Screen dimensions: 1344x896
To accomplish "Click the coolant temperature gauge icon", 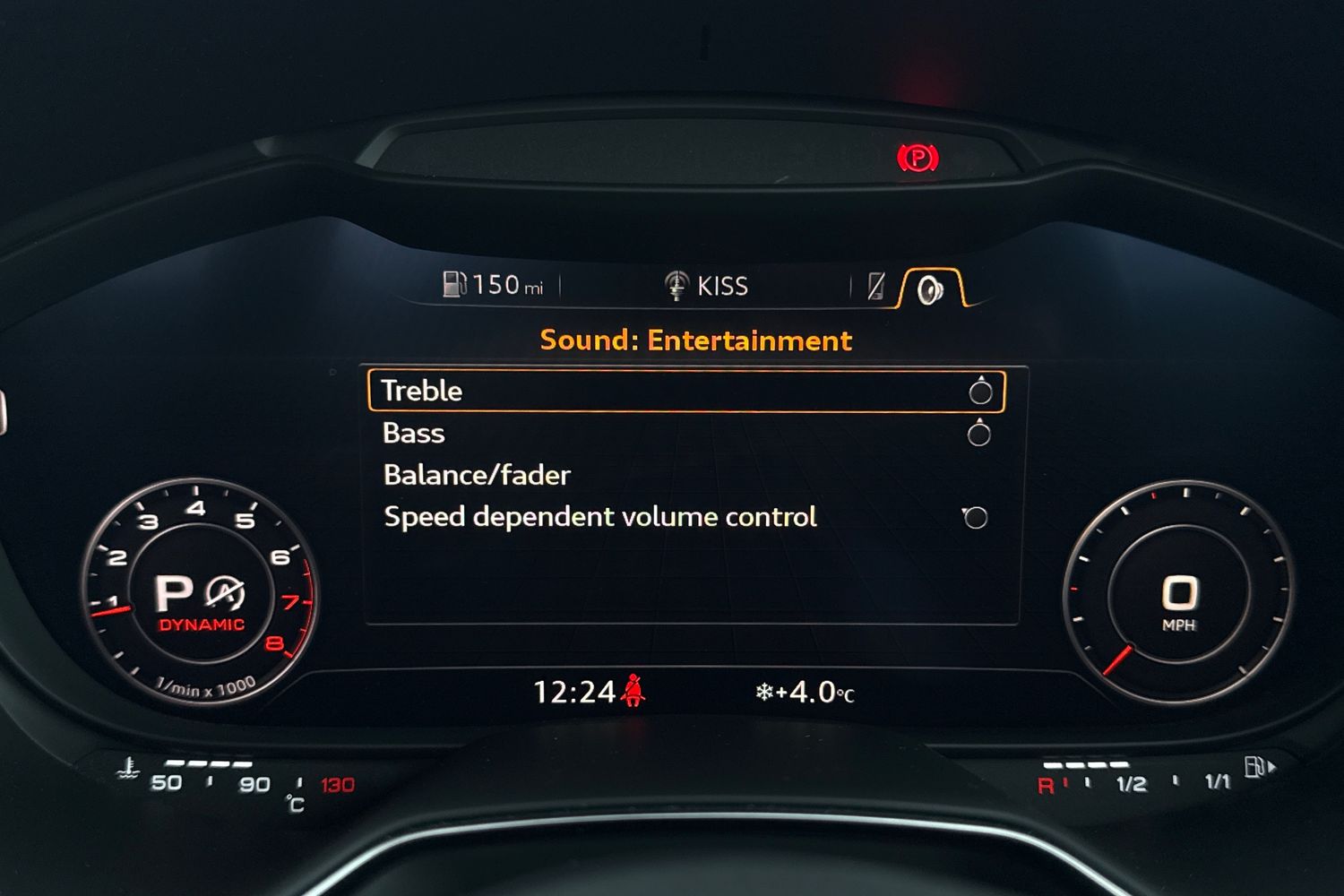I will [126, 769].
